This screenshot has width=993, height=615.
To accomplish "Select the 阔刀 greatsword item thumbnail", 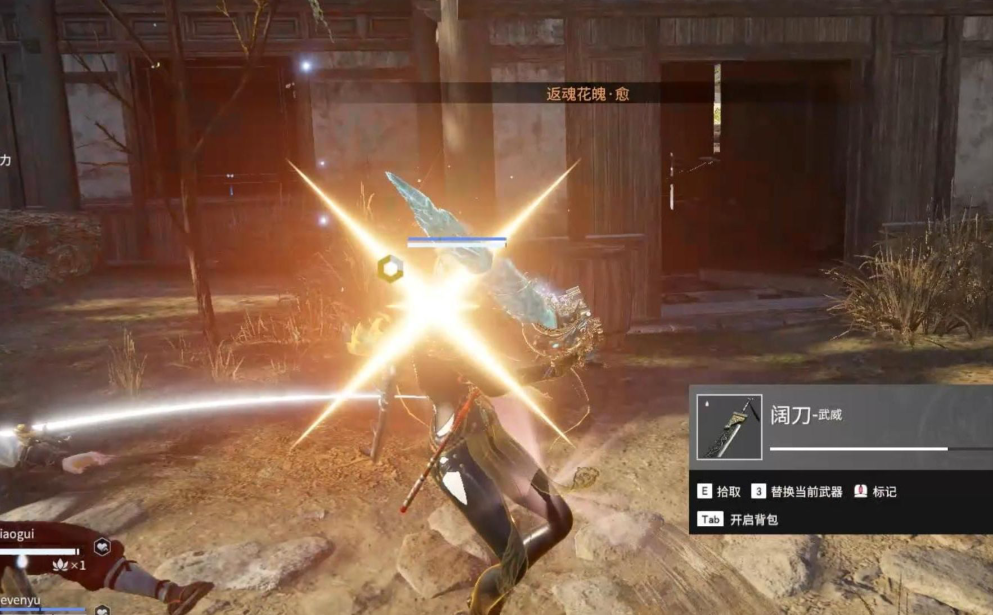I will [x=728, y=428].
